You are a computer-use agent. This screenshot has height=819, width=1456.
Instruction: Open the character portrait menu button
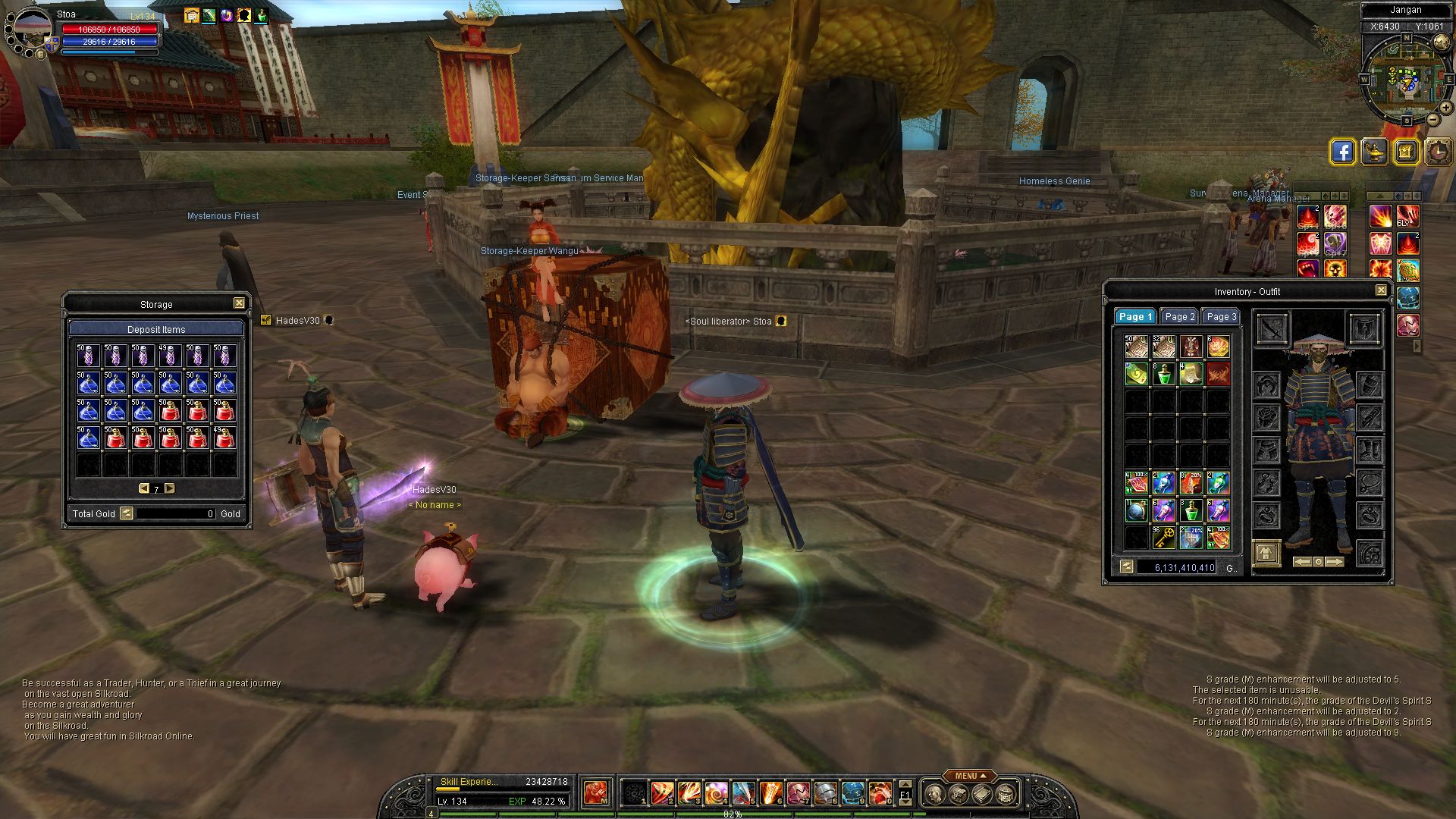point(39,54)
